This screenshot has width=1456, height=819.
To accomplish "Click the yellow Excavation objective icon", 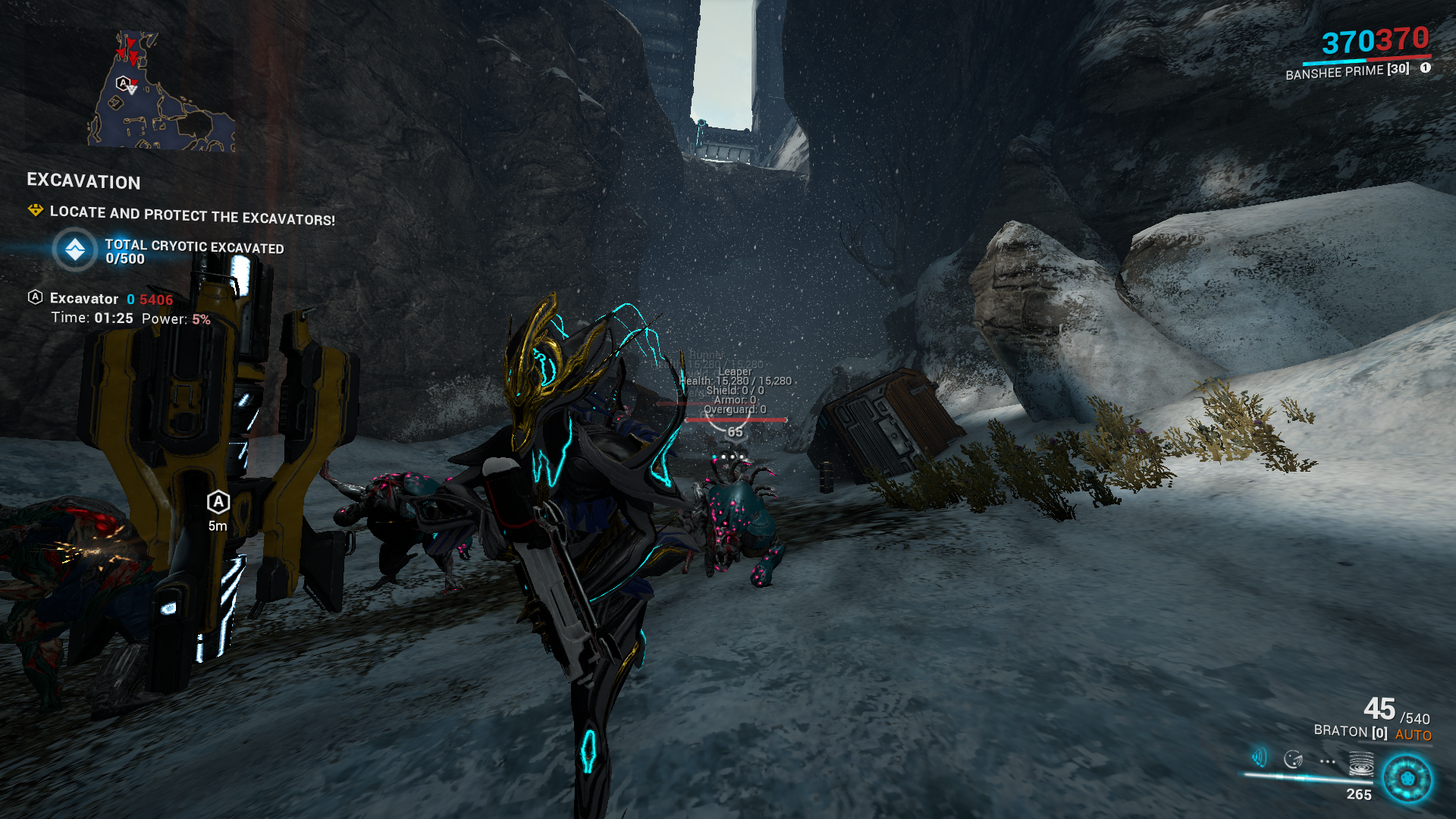I will (x=35, y=210).
